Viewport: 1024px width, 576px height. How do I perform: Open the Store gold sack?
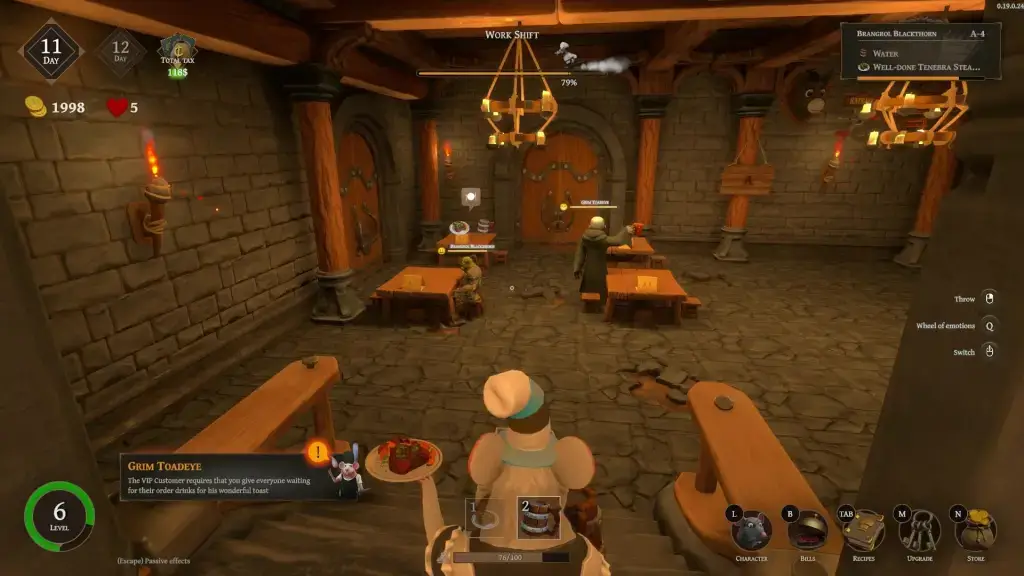point(975,531)
